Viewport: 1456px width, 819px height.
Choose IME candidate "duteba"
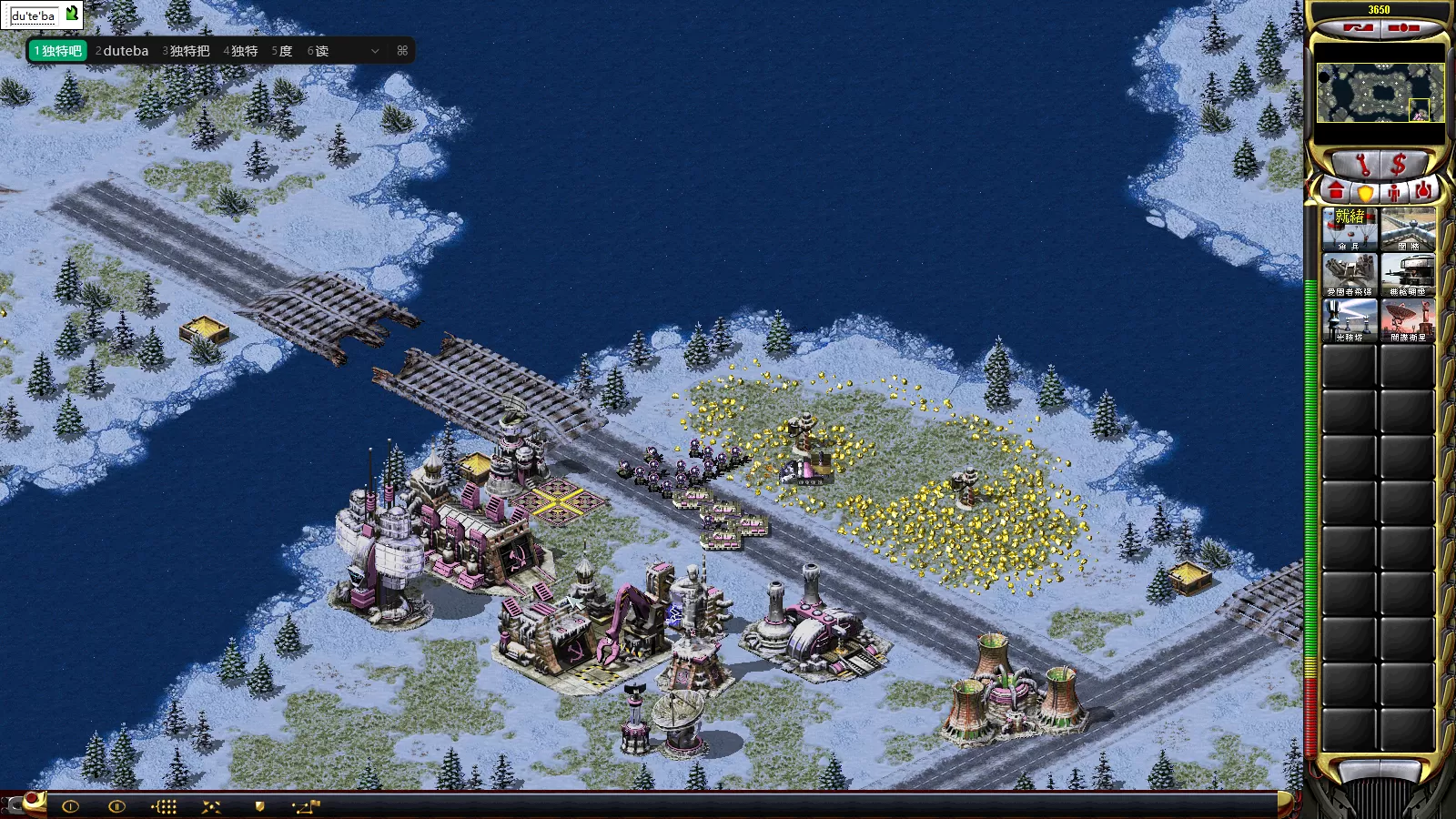point(122,51)
